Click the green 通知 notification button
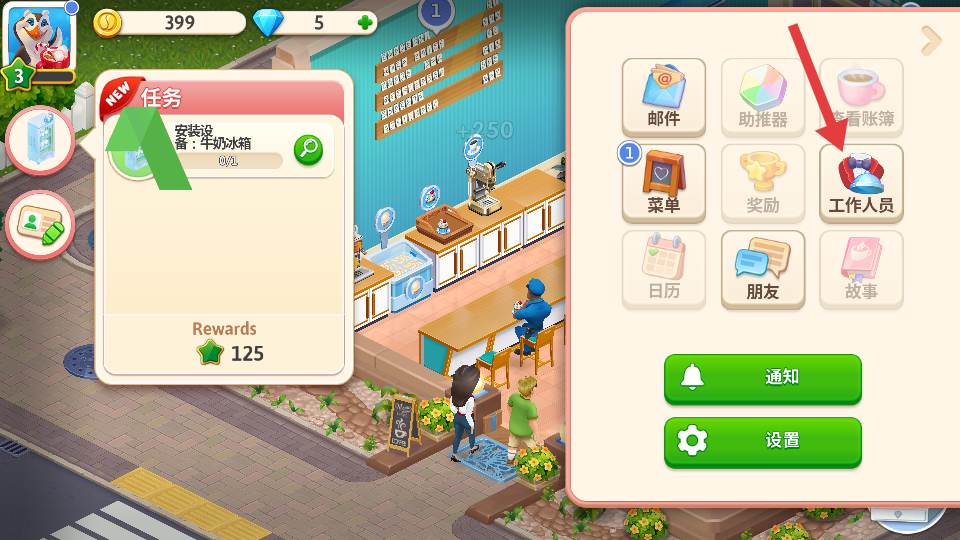The height and width of the screenshot is (540, 960). click(x=762, y=378)
